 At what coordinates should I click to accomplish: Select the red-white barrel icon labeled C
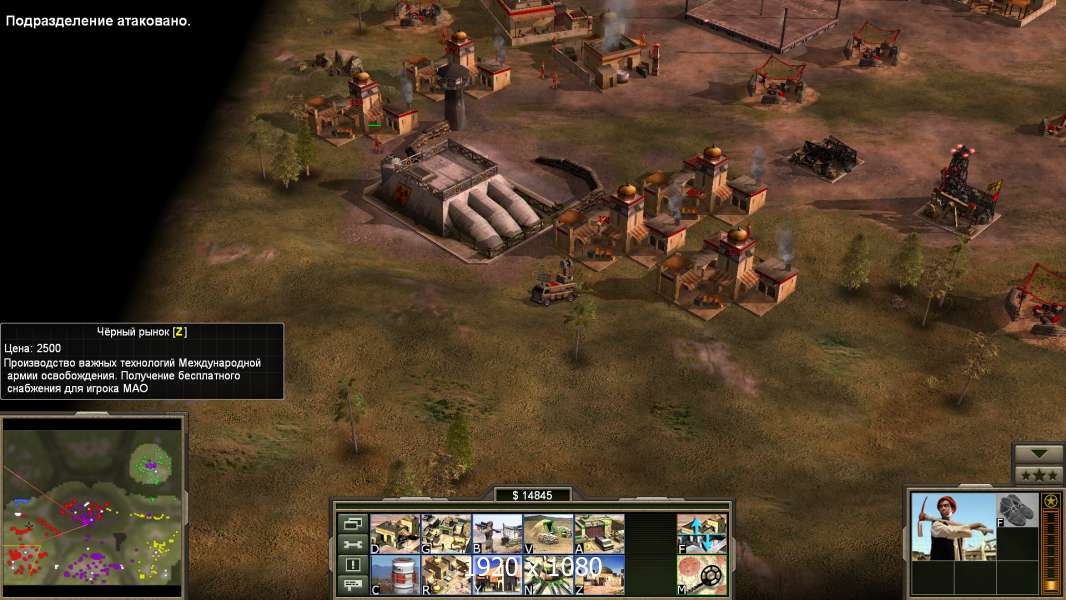pyautogui.click(x=394, y=574)
